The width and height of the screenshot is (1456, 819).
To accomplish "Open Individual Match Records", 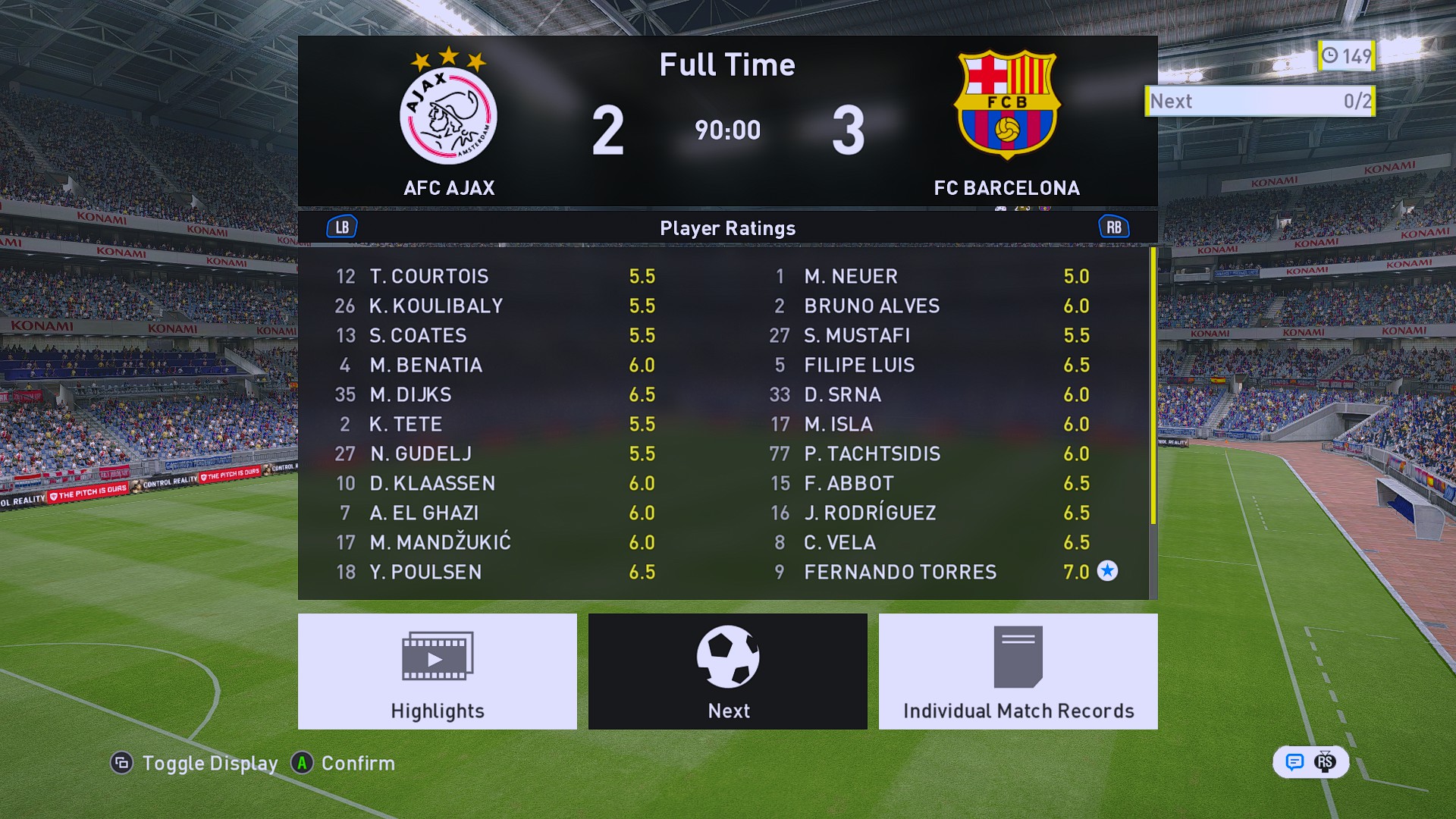I will point(1018,671).
